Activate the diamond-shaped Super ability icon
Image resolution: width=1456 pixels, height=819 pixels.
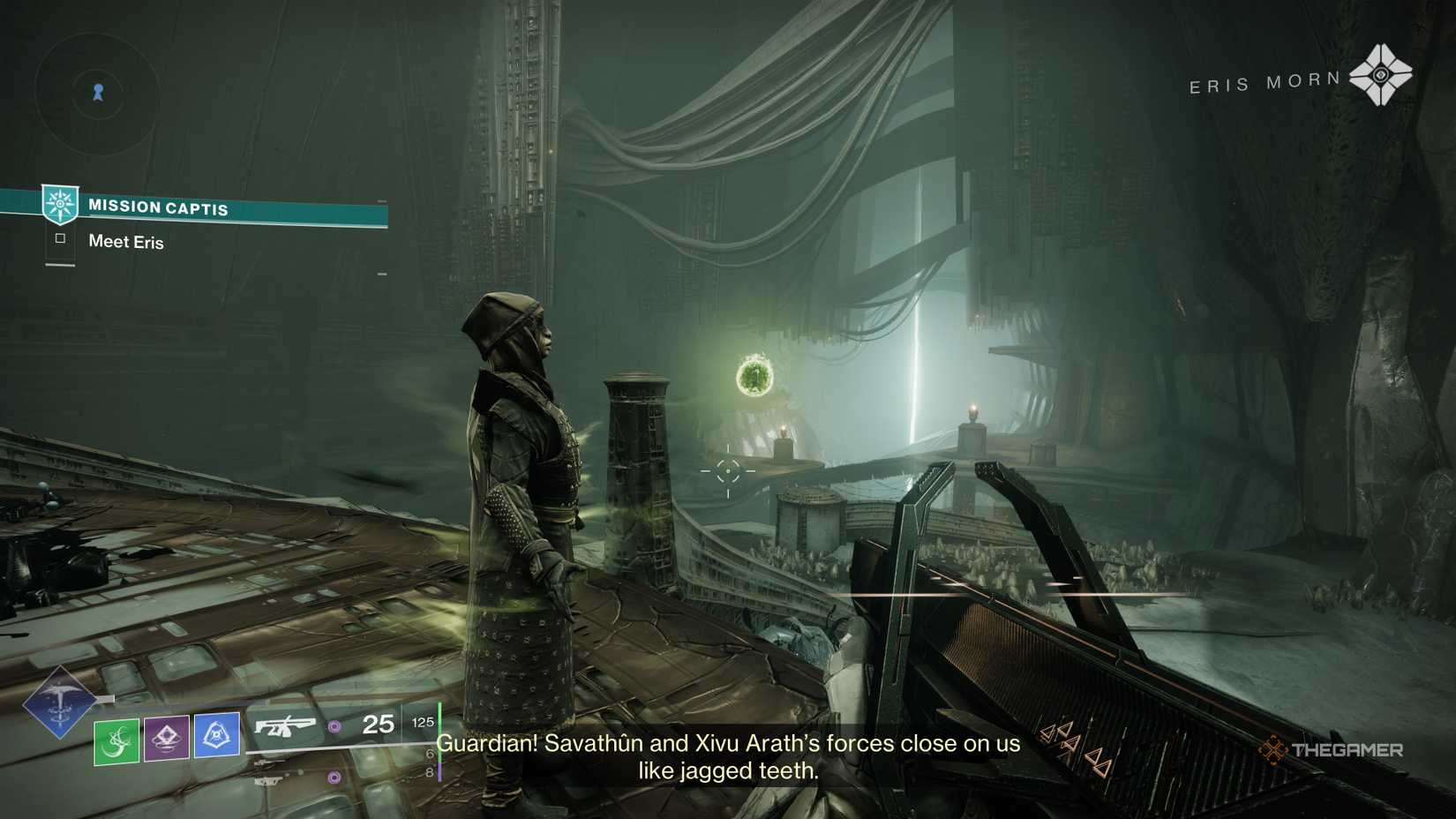point(59,702)
